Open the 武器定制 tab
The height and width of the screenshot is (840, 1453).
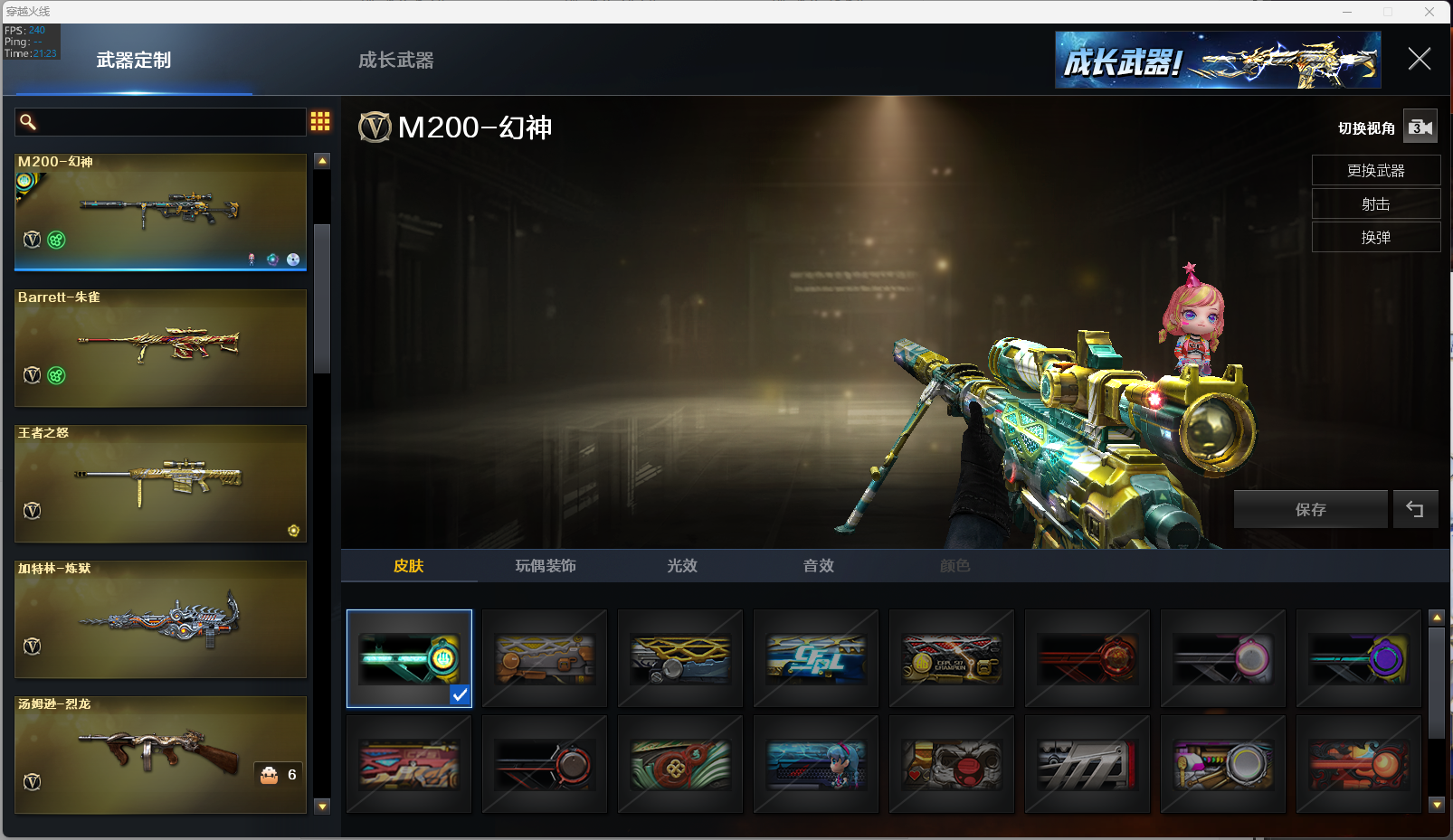coord(134,61)
